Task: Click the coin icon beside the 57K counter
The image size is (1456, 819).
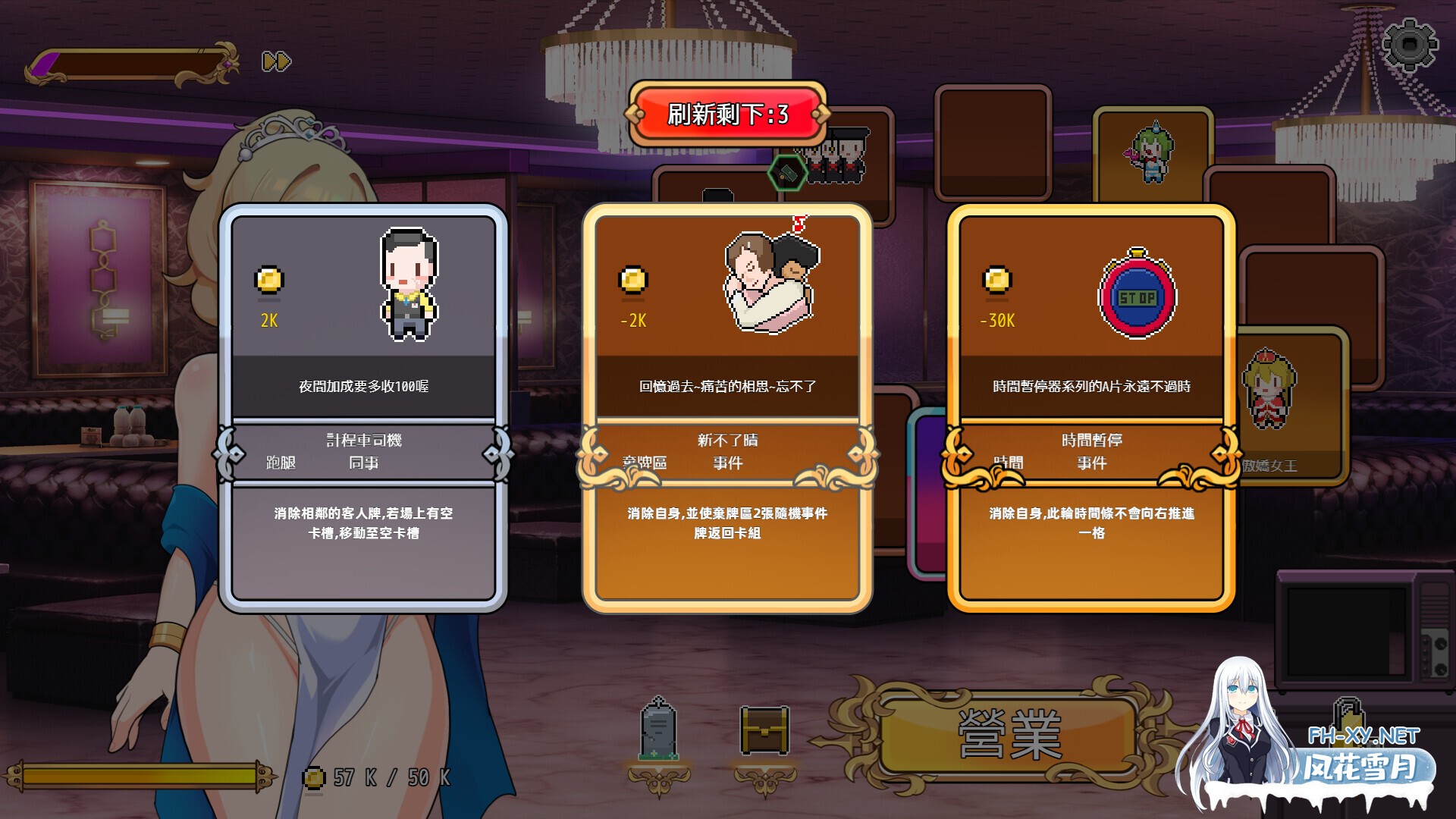Action: (x=313, y=776)
